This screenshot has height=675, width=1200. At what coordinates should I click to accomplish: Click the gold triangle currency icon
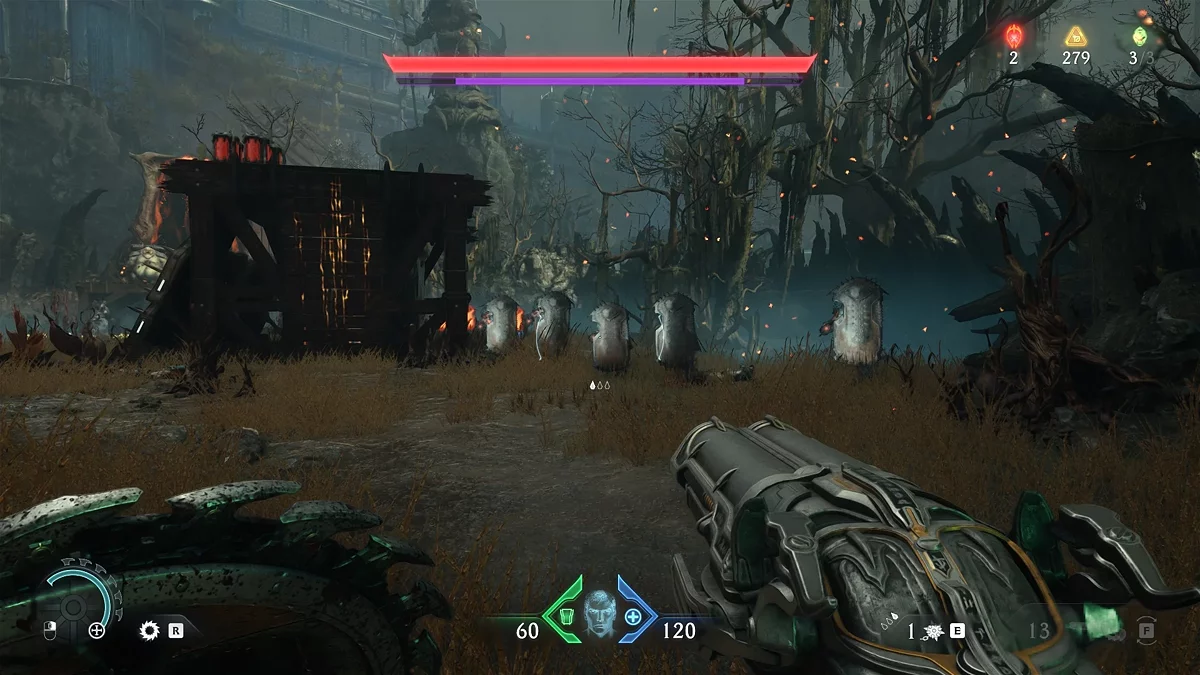point(1075,37)
